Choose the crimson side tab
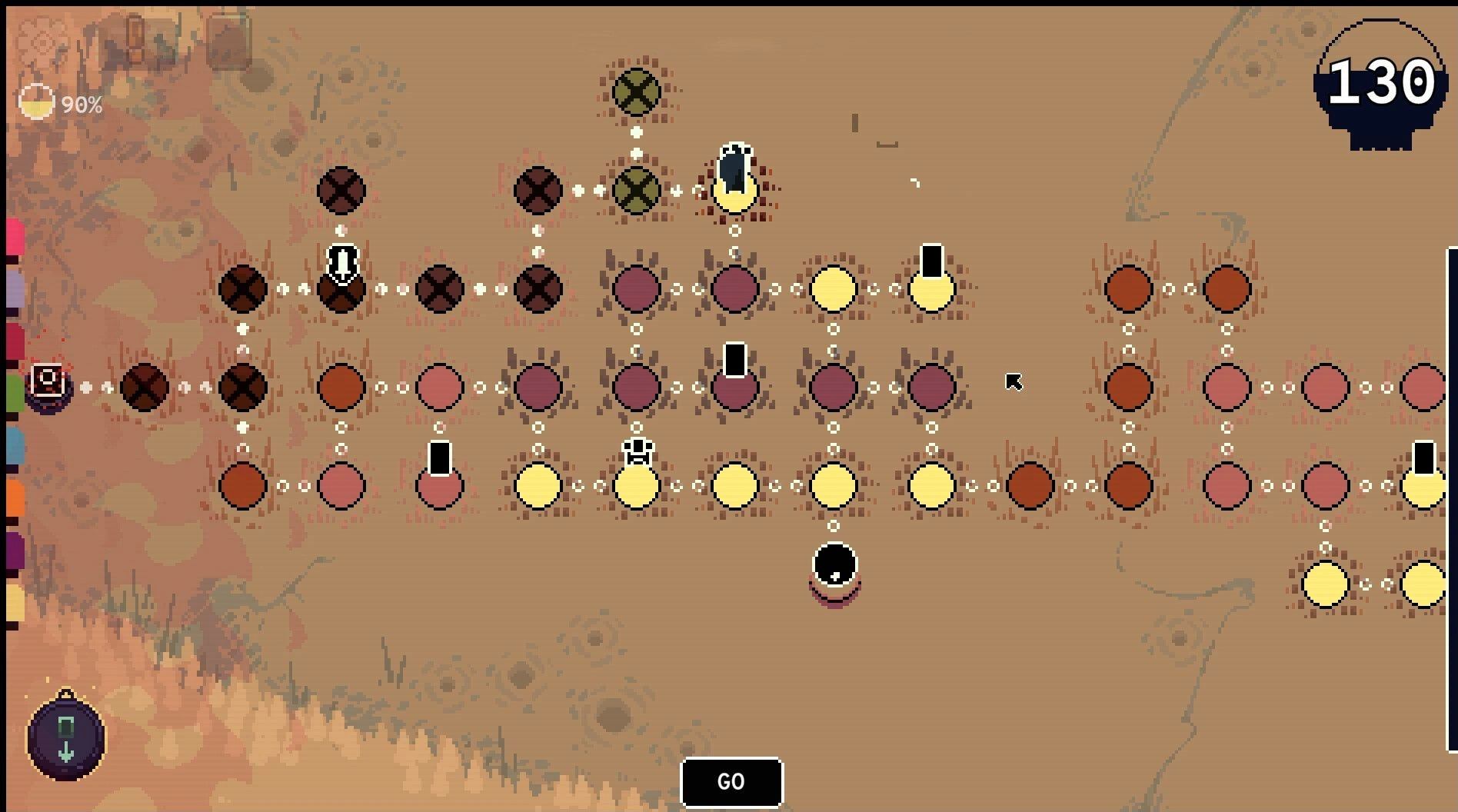 coord(15,341)
